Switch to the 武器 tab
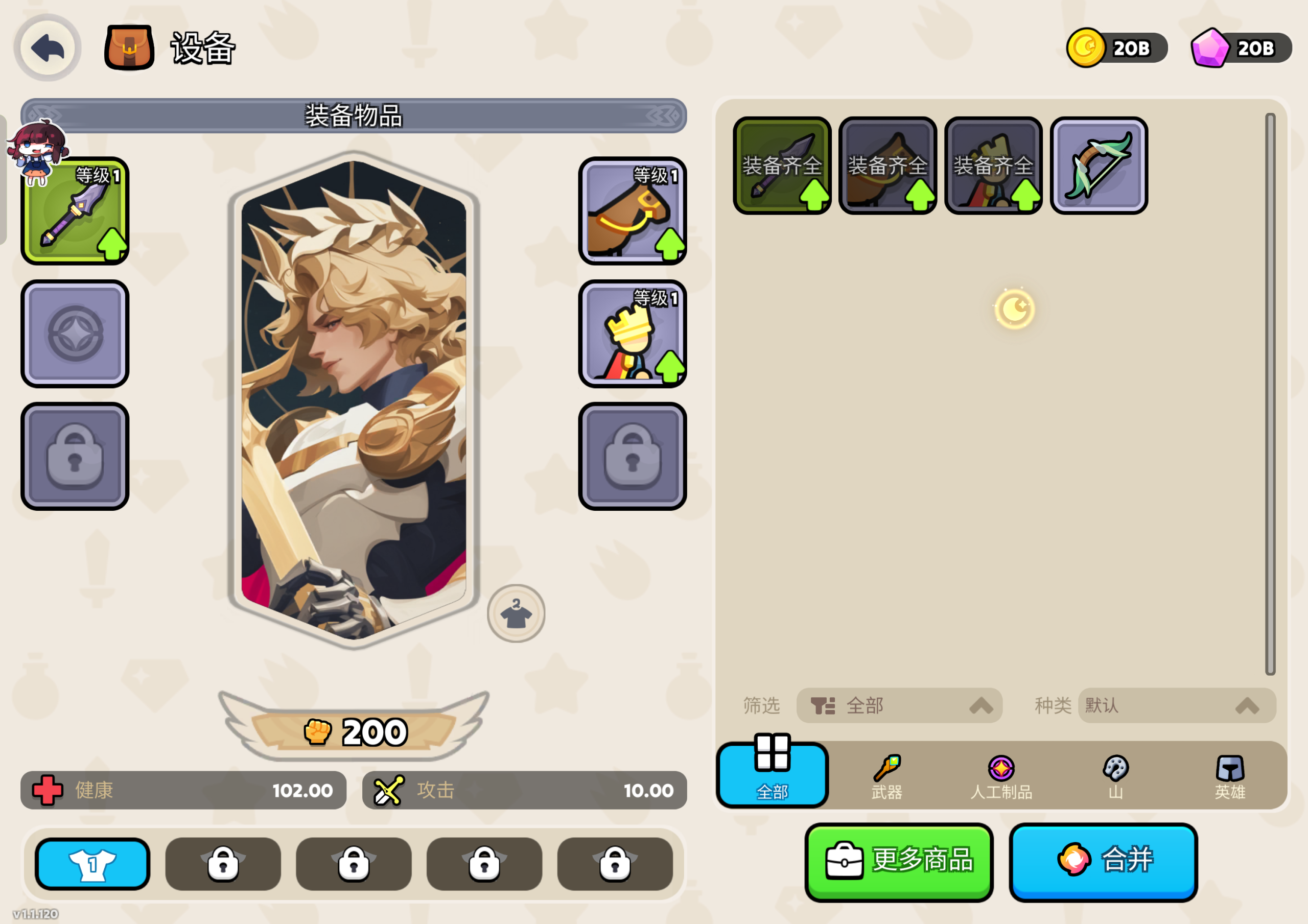The image size is (1308, 924). point(886,776)
